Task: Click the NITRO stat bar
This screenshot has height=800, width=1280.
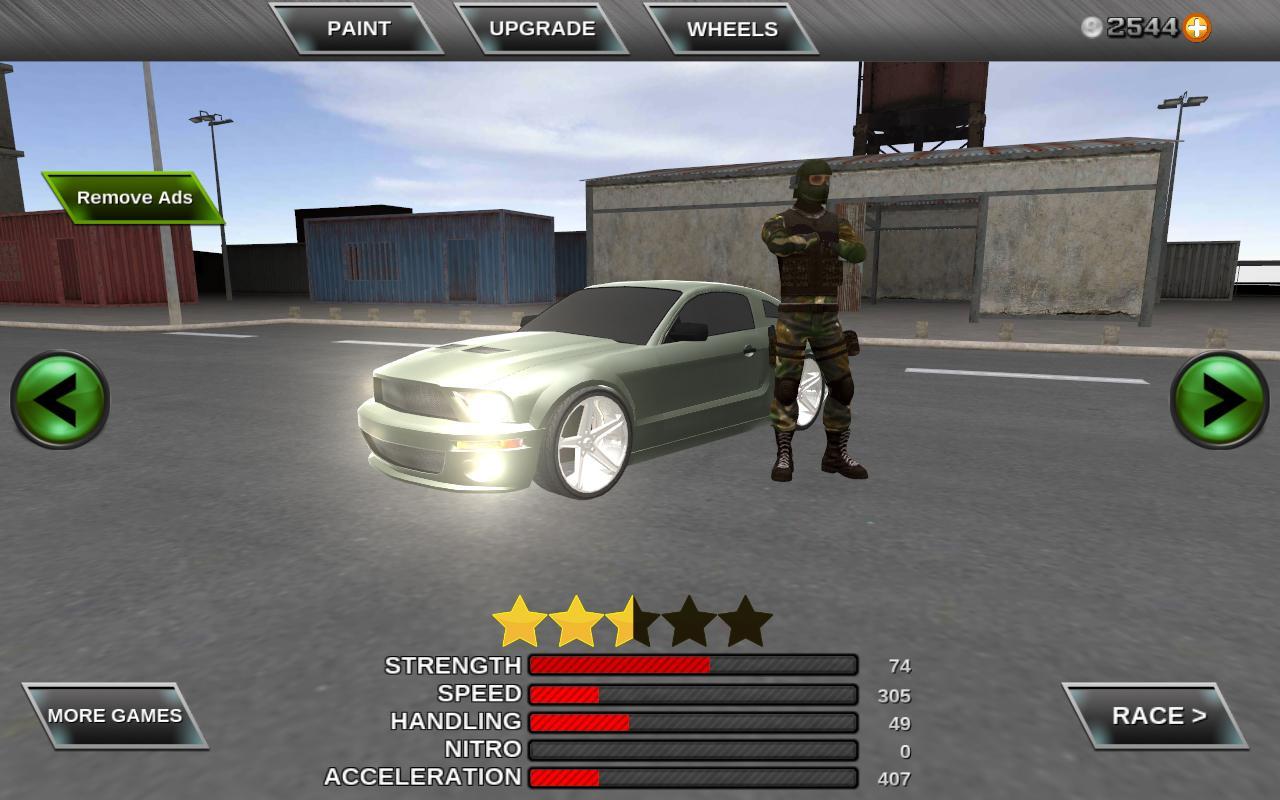Action: 693,750
